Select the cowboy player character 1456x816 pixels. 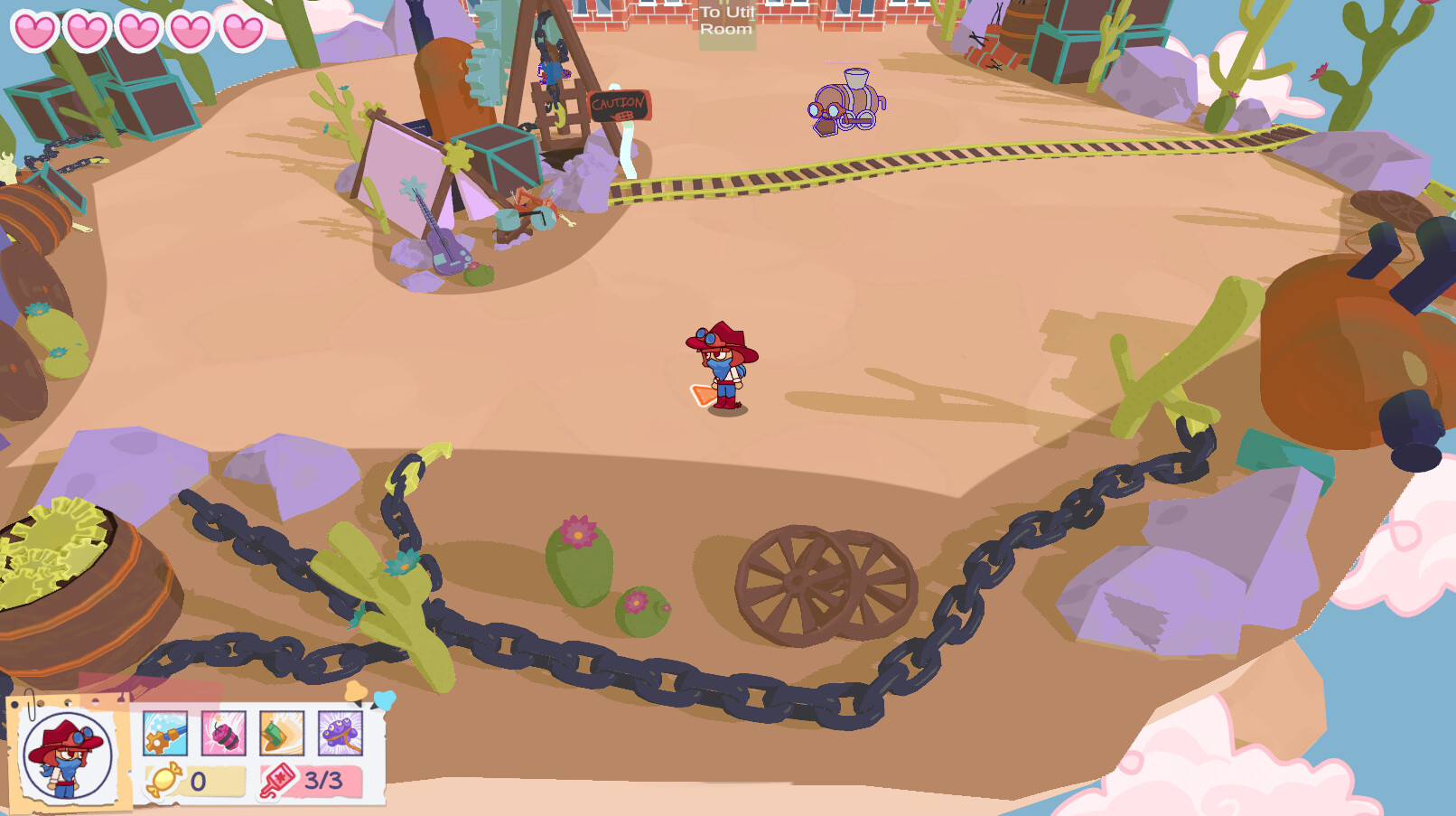723,366
